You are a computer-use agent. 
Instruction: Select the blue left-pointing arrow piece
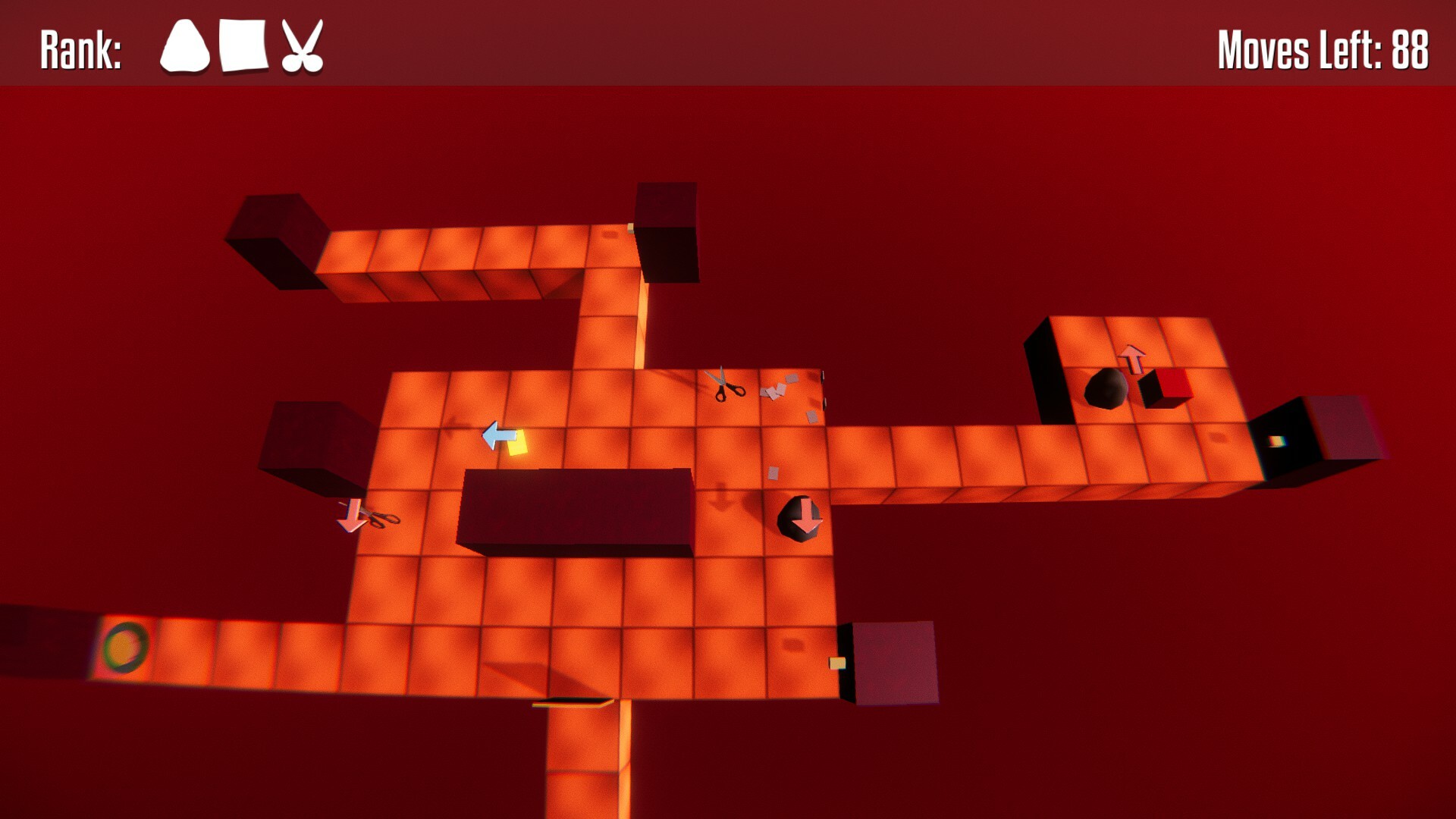[500, 433]
